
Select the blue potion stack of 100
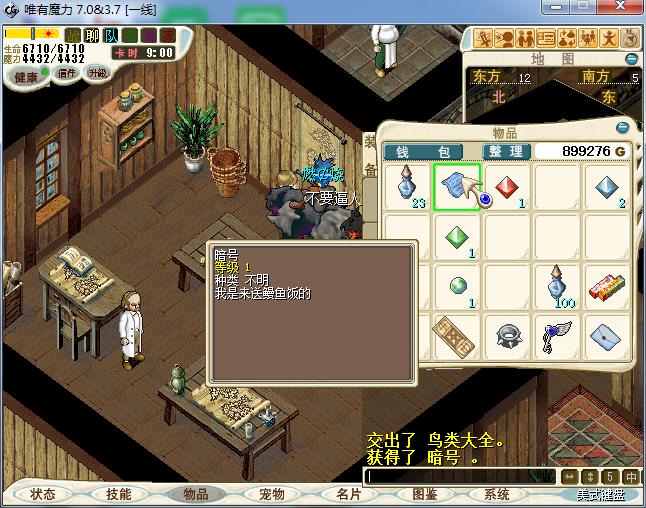[557, 286]
